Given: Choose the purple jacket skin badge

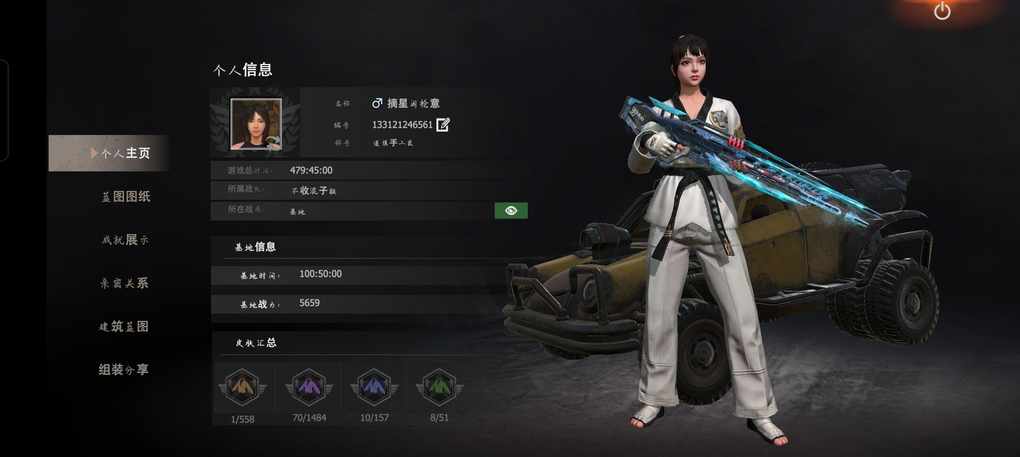Looking at the screenshot, I should pyautogui.click(x=307, y=387).
